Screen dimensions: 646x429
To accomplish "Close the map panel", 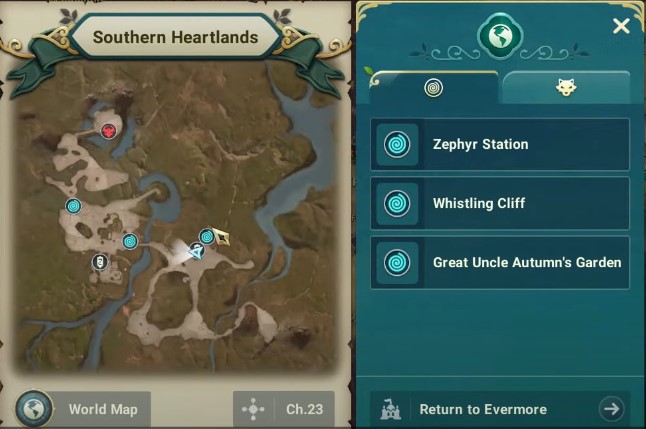I will point(621,26).
